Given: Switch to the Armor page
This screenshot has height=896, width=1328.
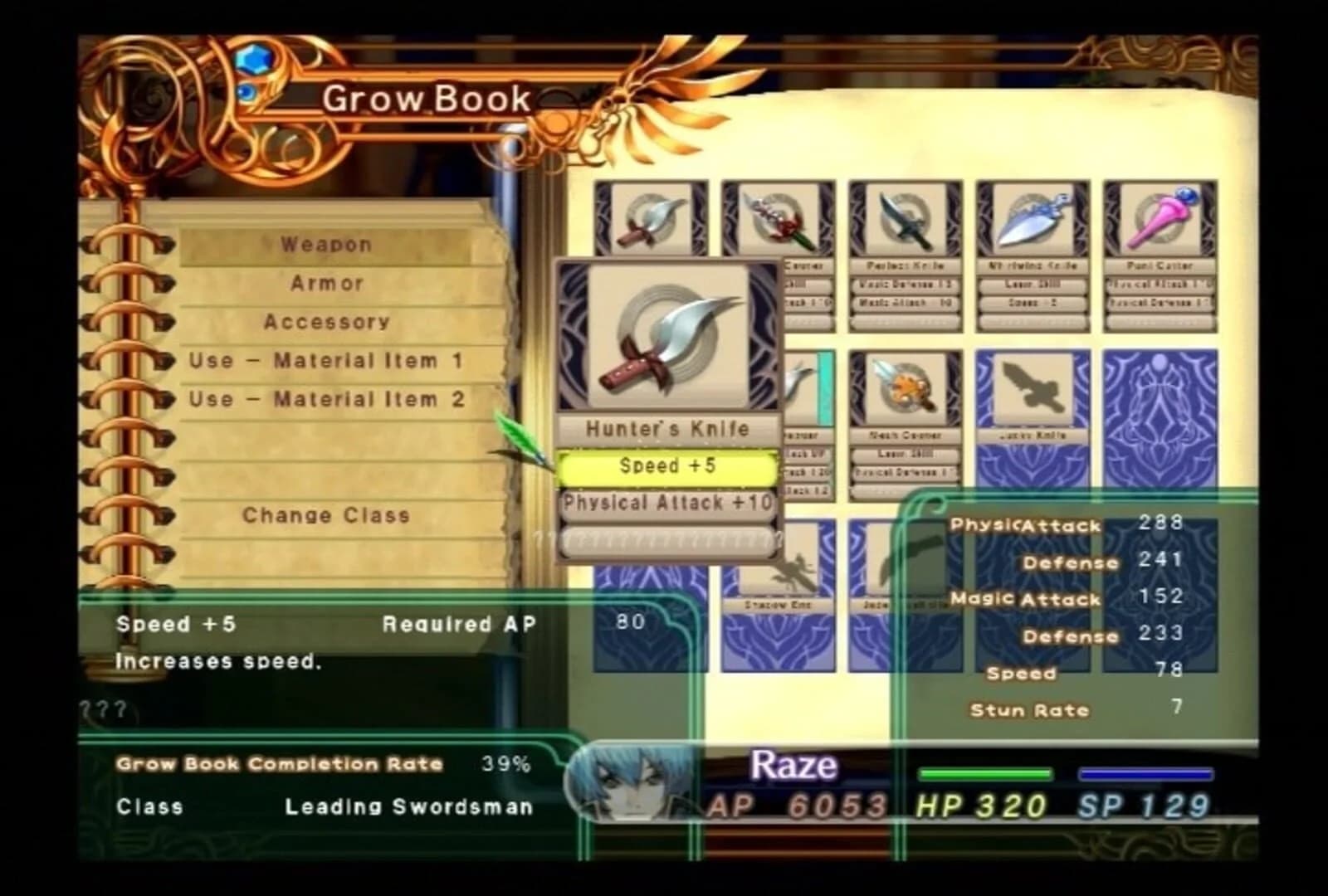Looking at the screenshot, I should coord(325,283).
